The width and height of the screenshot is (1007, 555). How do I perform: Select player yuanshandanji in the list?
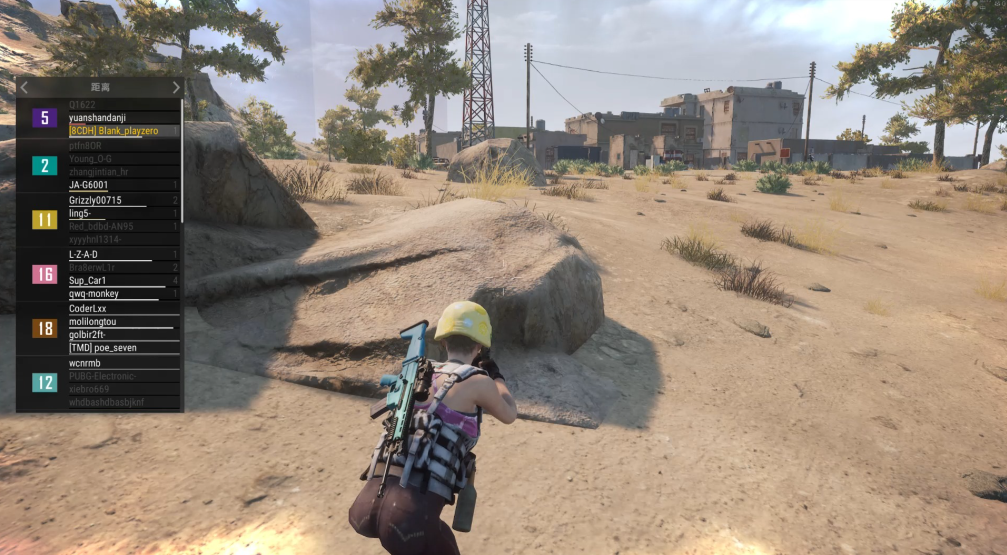pos(97,118)
